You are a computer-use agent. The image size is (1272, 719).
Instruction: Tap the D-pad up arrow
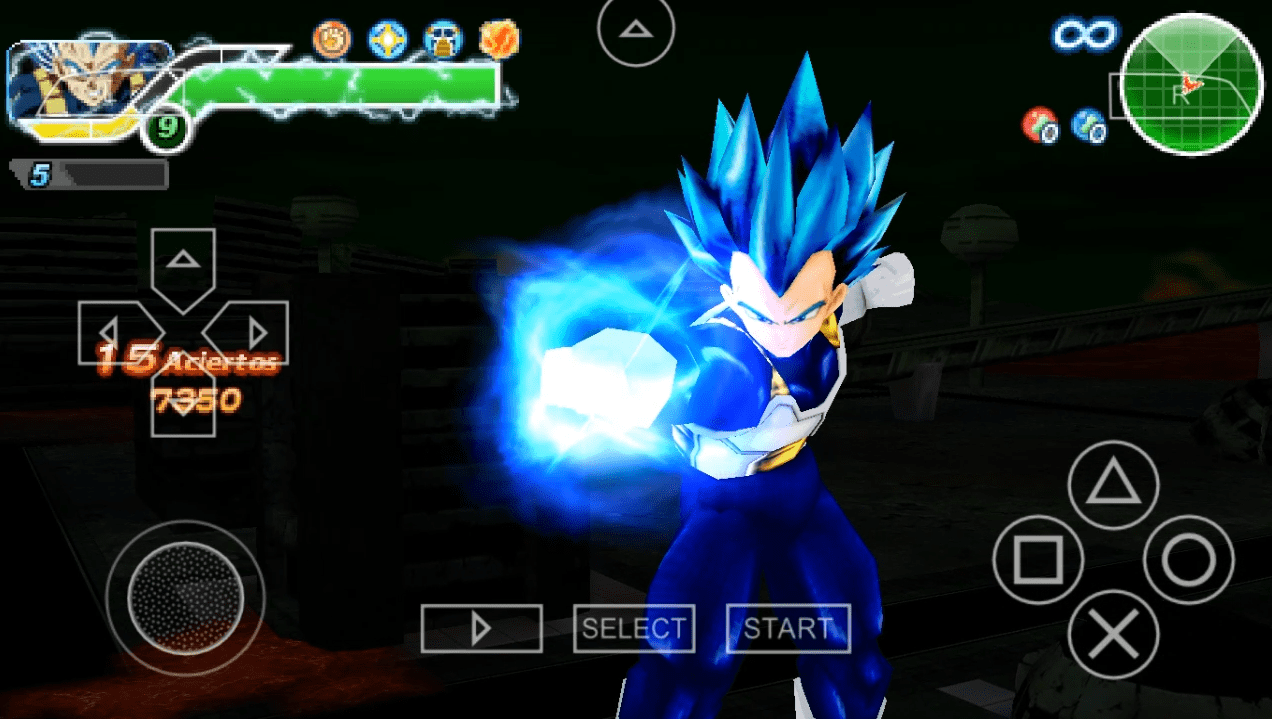pos(182,262)
